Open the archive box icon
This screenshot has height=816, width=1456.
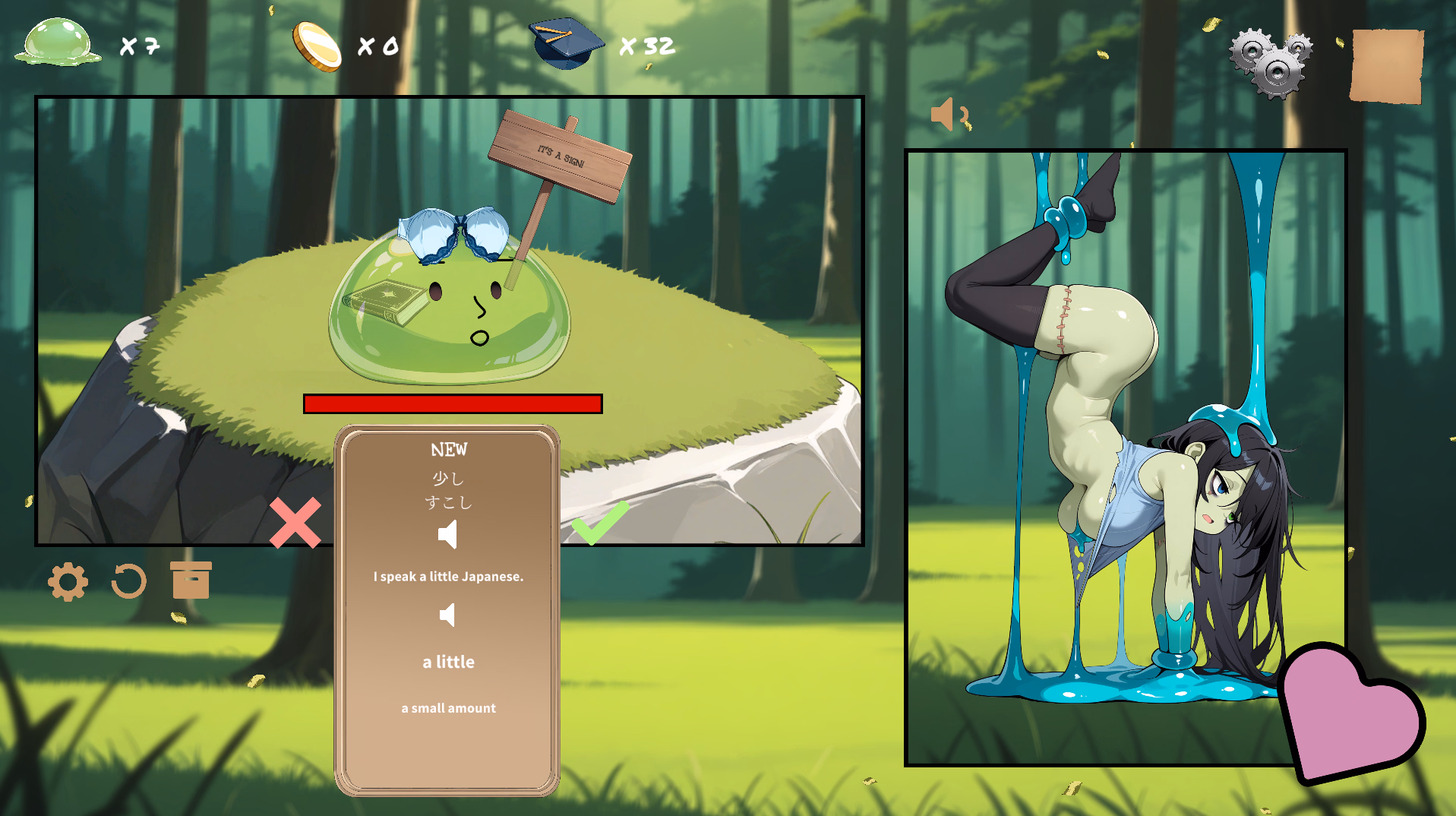191,580
